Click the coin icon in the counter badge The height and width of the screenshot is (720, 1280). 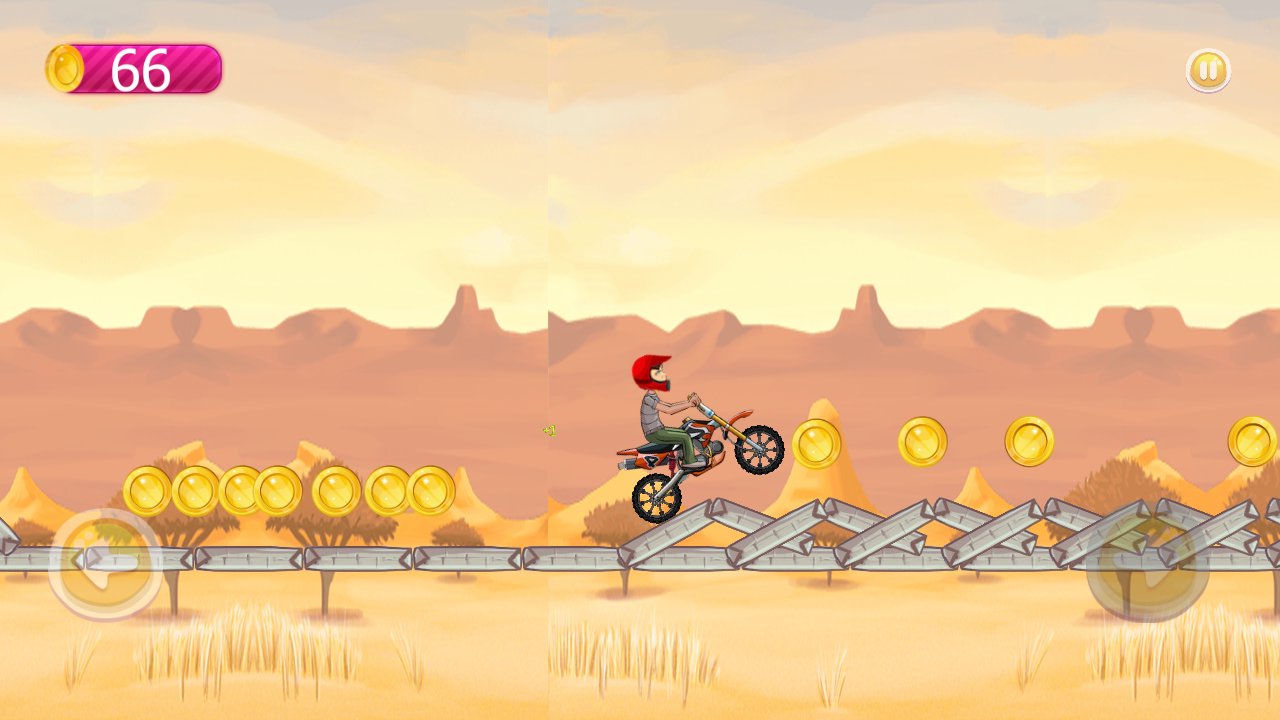(65, 67)
